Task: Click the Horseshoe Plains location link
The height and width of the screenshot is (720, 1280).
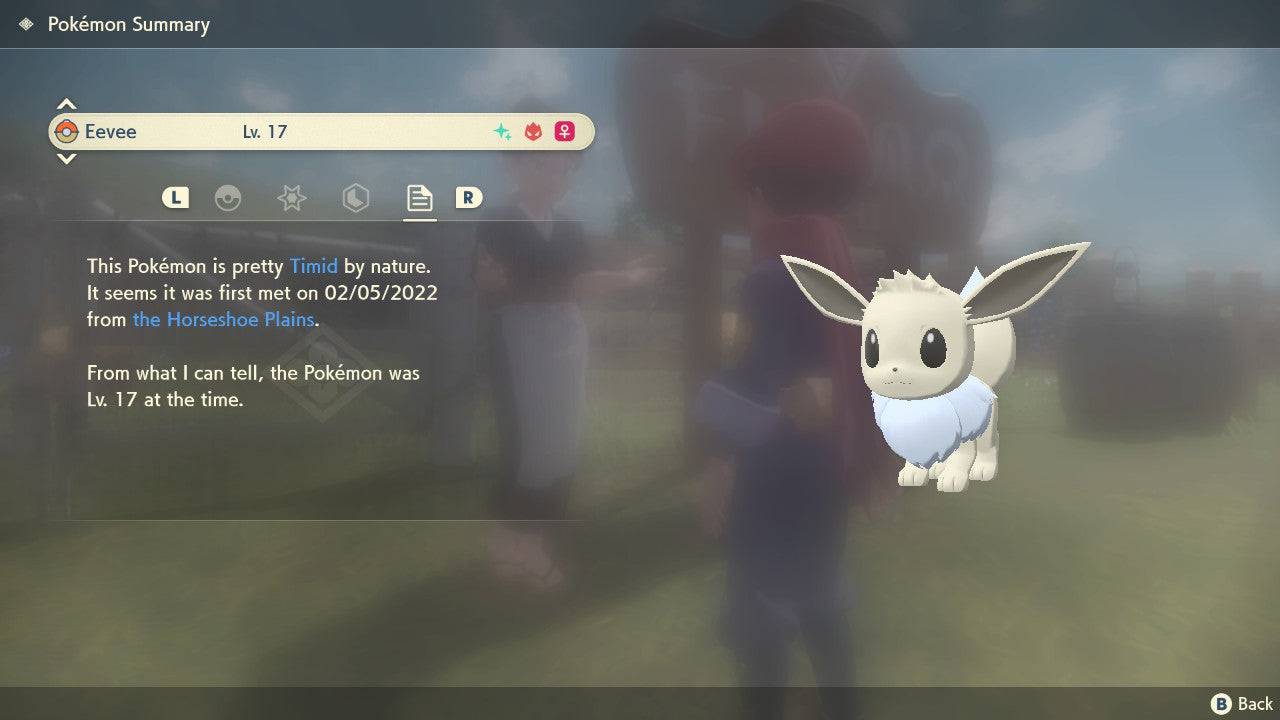Action: coord(224,319)
